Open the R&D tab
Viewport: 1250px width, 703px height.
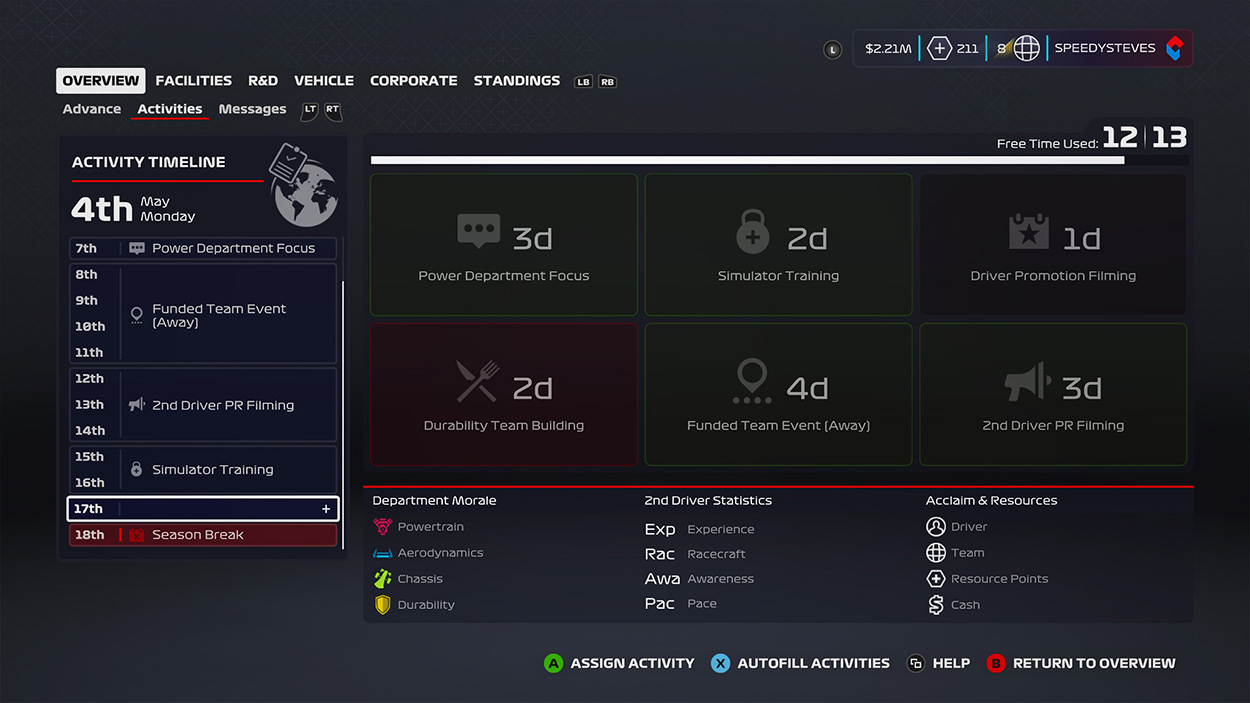[263, 81]
